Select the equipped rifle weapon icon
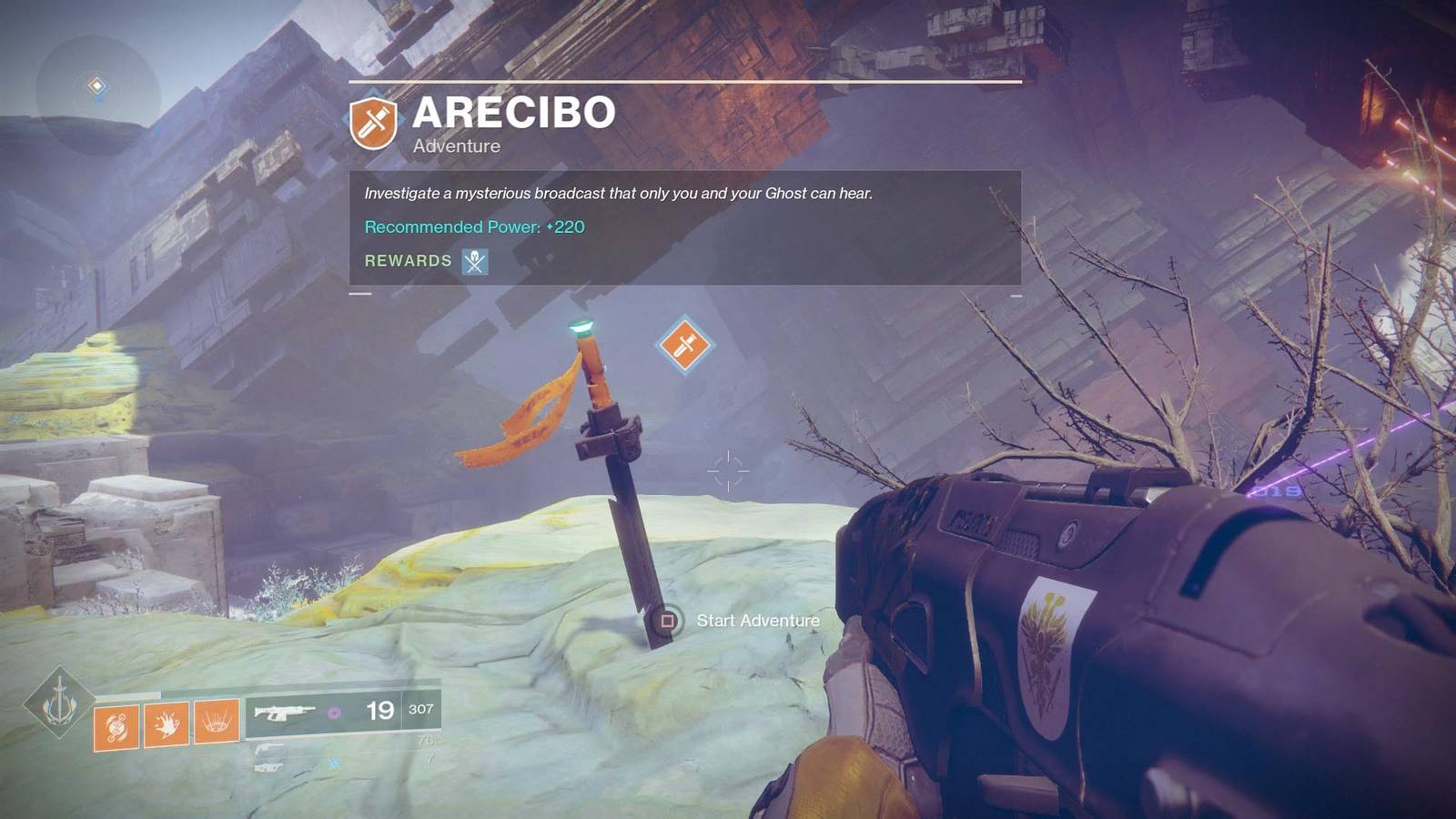This screenshot has height=819, width=1456. [x=285, y=713]
